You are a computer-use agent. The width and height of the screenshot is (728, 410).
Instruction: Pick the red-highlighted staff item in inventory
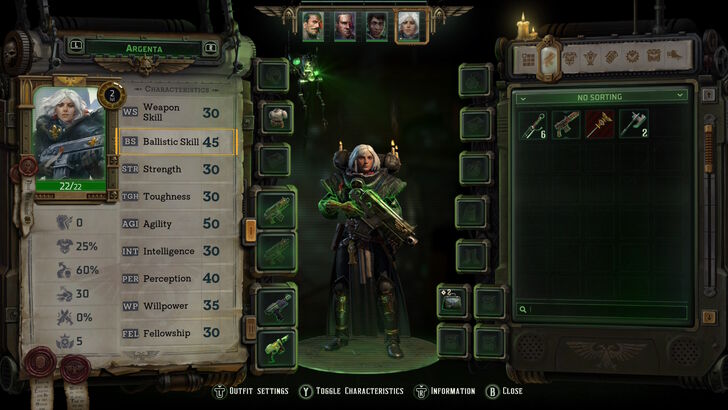[600, 123]
